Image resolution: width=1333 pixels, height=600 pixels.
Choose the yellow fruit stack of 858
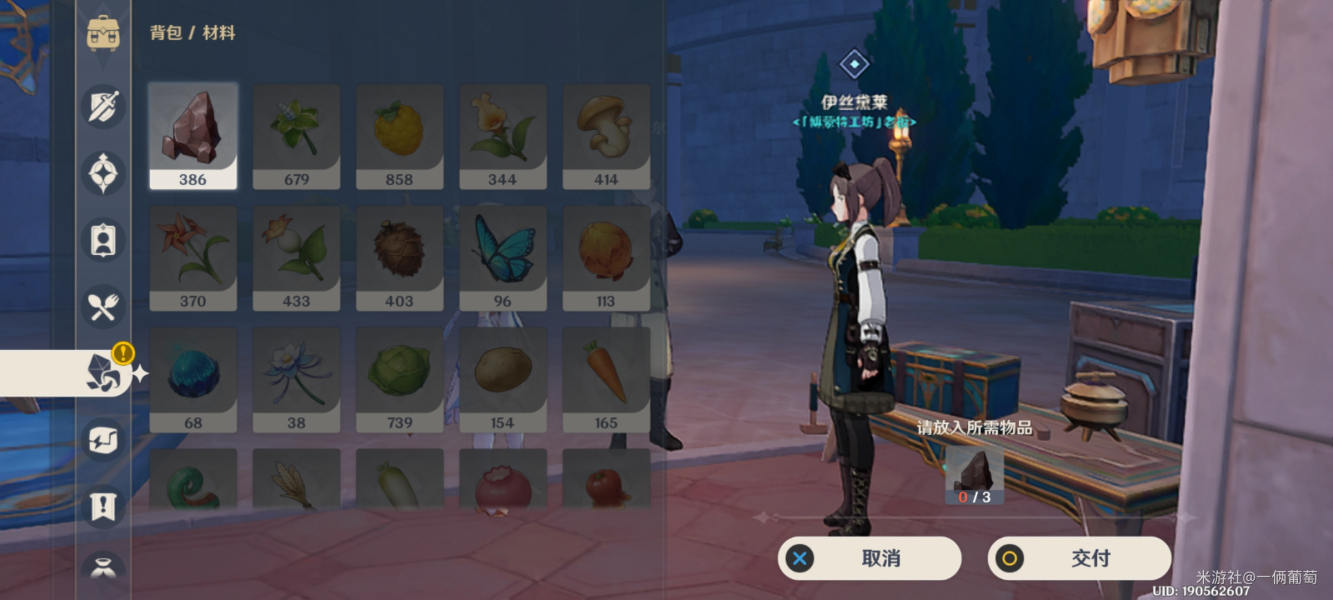coord(399,135)
